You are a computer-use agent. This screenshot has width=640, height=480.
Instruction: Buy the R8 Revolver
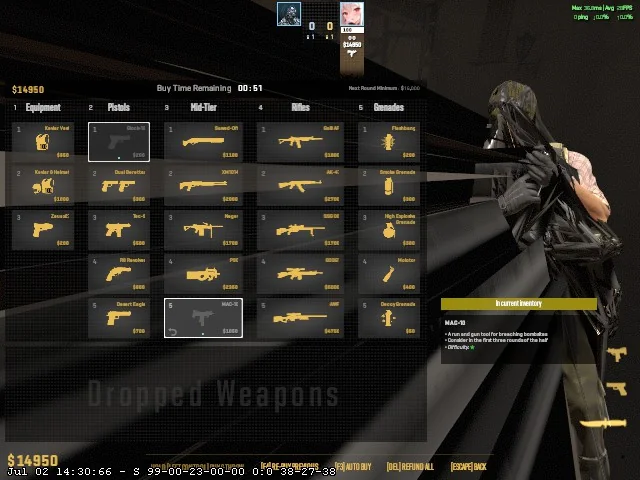click(x=118, y=274)
